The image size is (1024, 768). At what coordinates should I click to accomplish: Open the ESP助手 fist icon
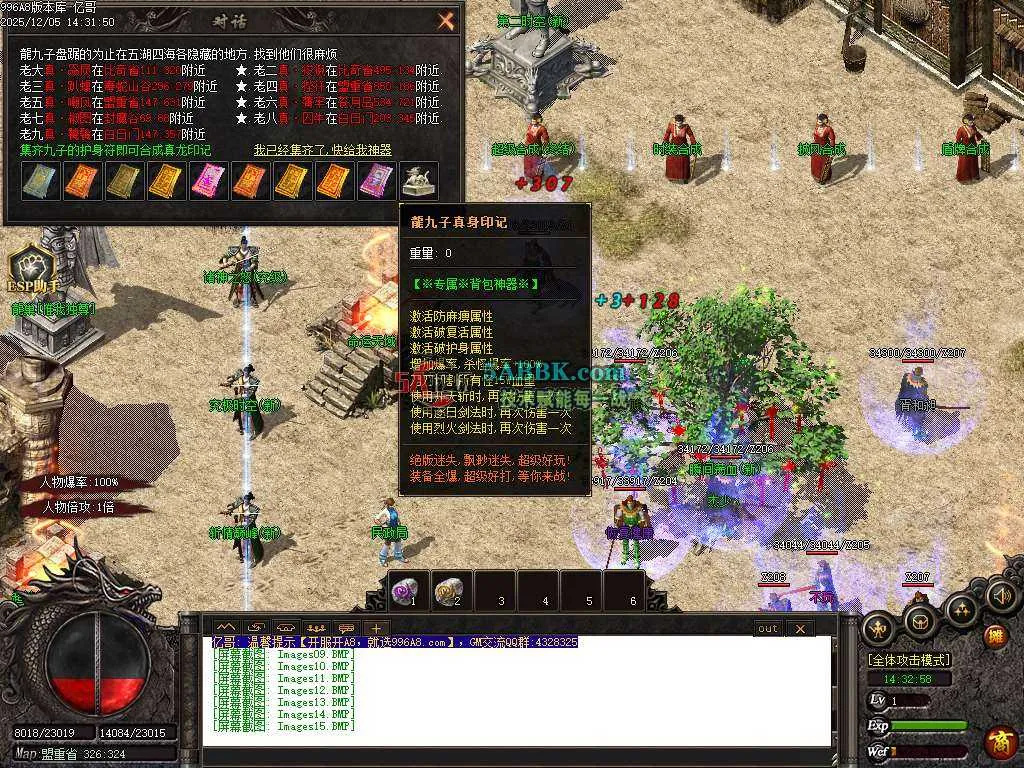tap(30, 268)
